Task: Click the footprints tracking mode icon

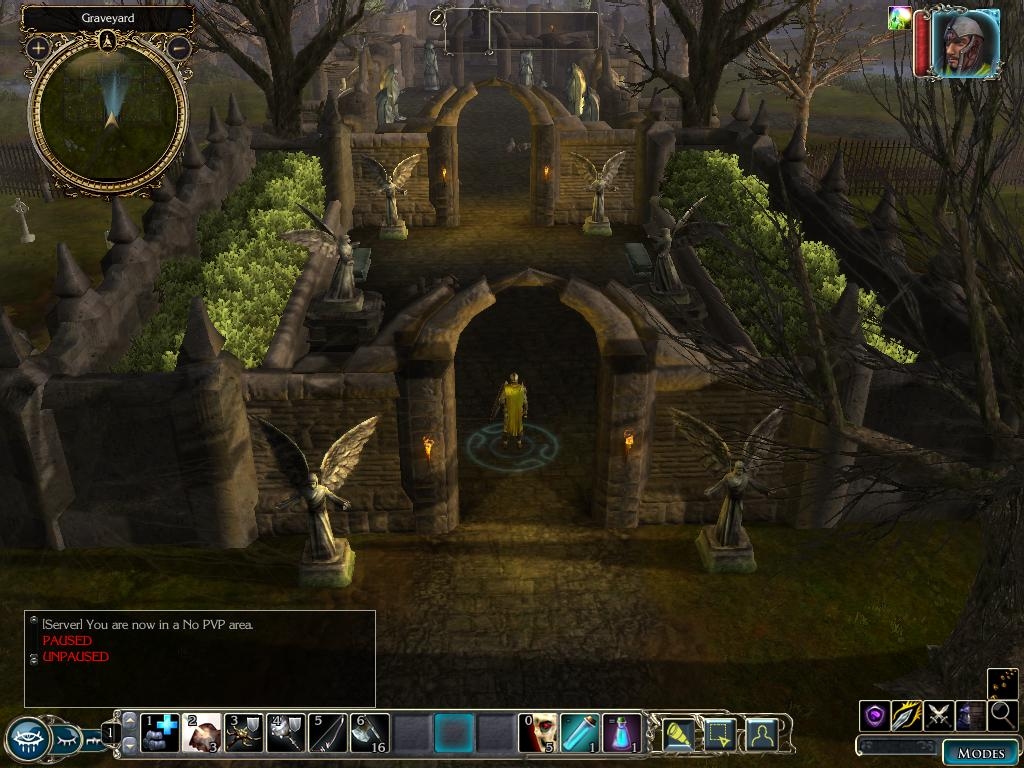Action: [1002, 684]
